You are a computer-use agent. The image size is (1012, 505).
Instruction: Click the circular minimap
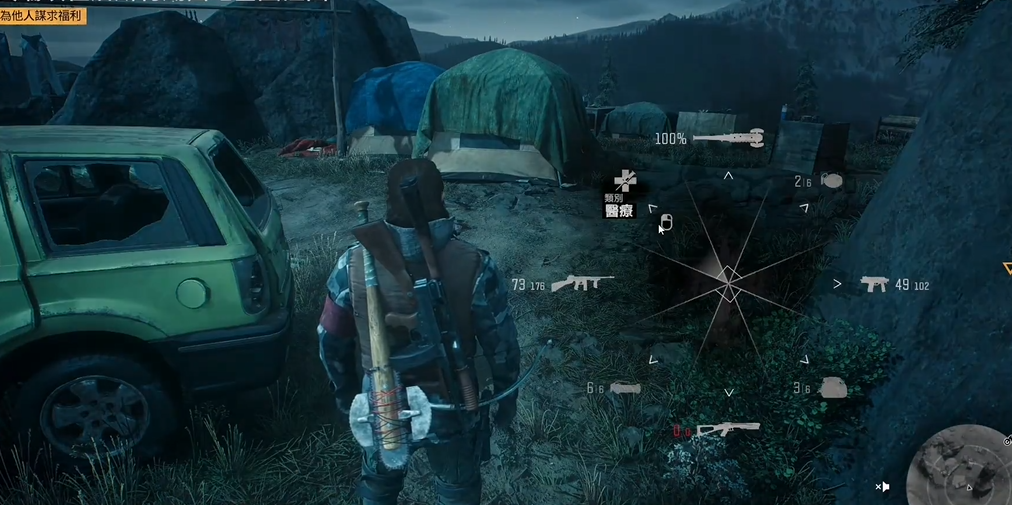pos(960,468)
